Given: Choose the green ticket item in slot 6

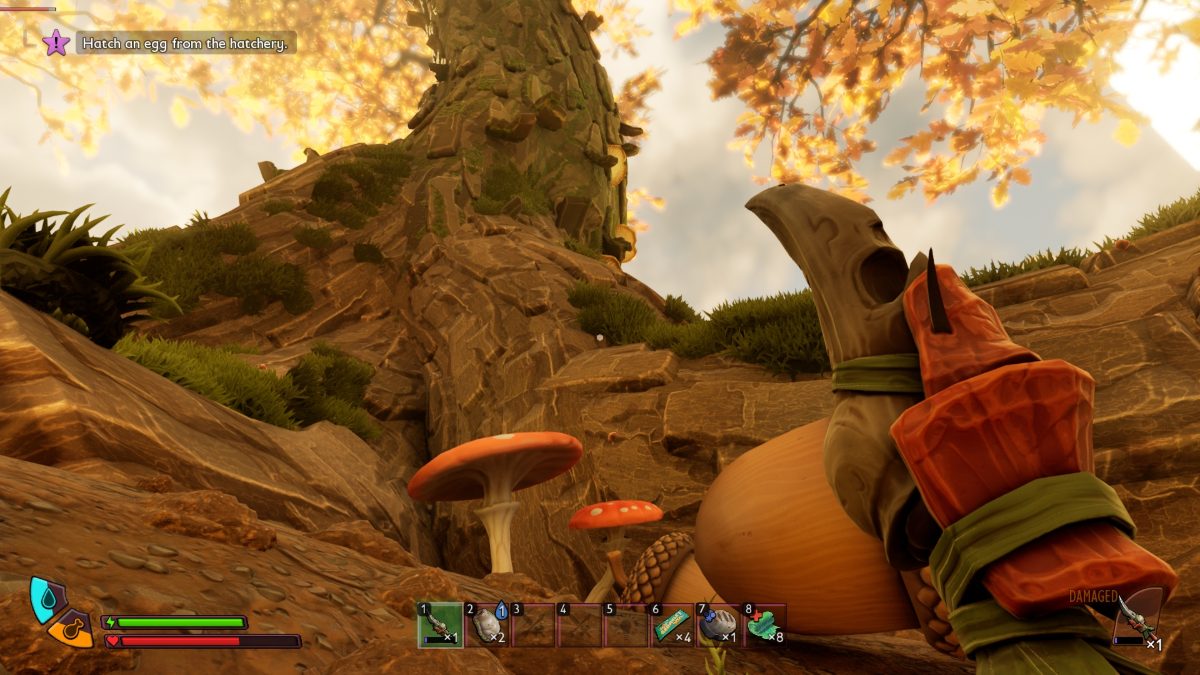Looking at the screenshot, I should click(672, 625).
